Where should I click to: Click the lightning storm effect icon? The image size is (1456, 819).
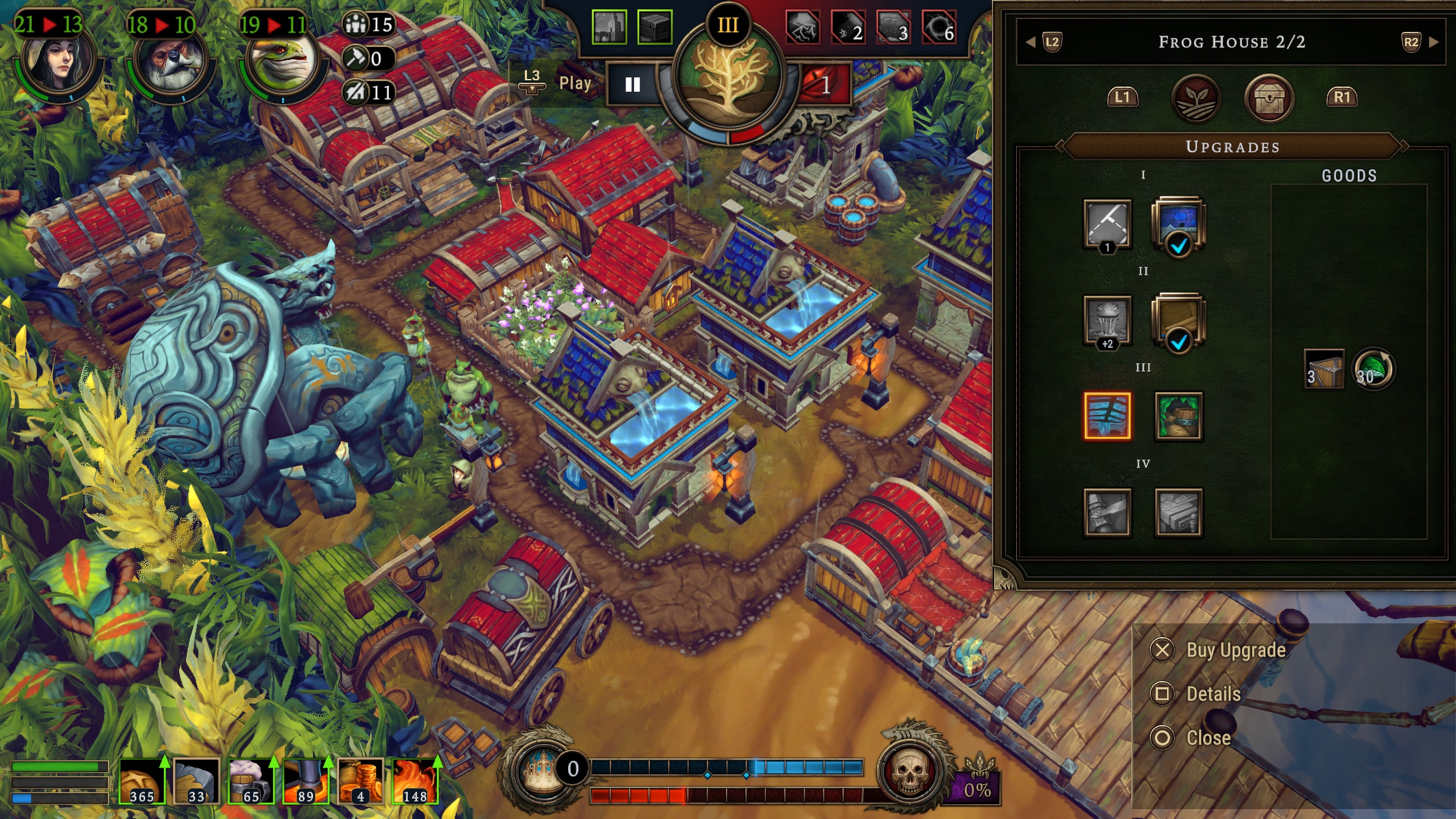(x=803, y=27)
